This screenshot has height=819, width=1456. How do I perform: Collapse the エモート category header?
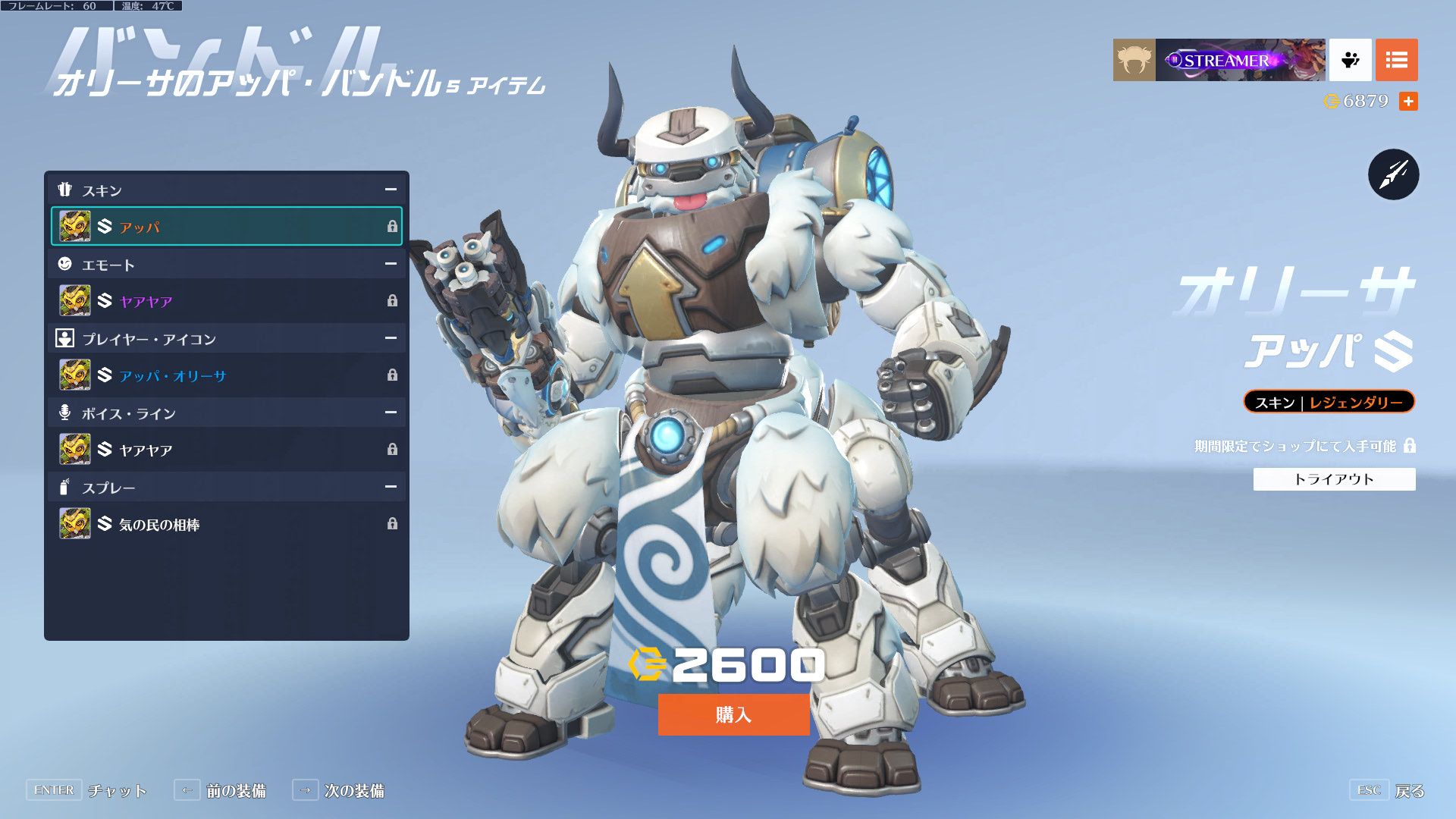pos(391,264)
